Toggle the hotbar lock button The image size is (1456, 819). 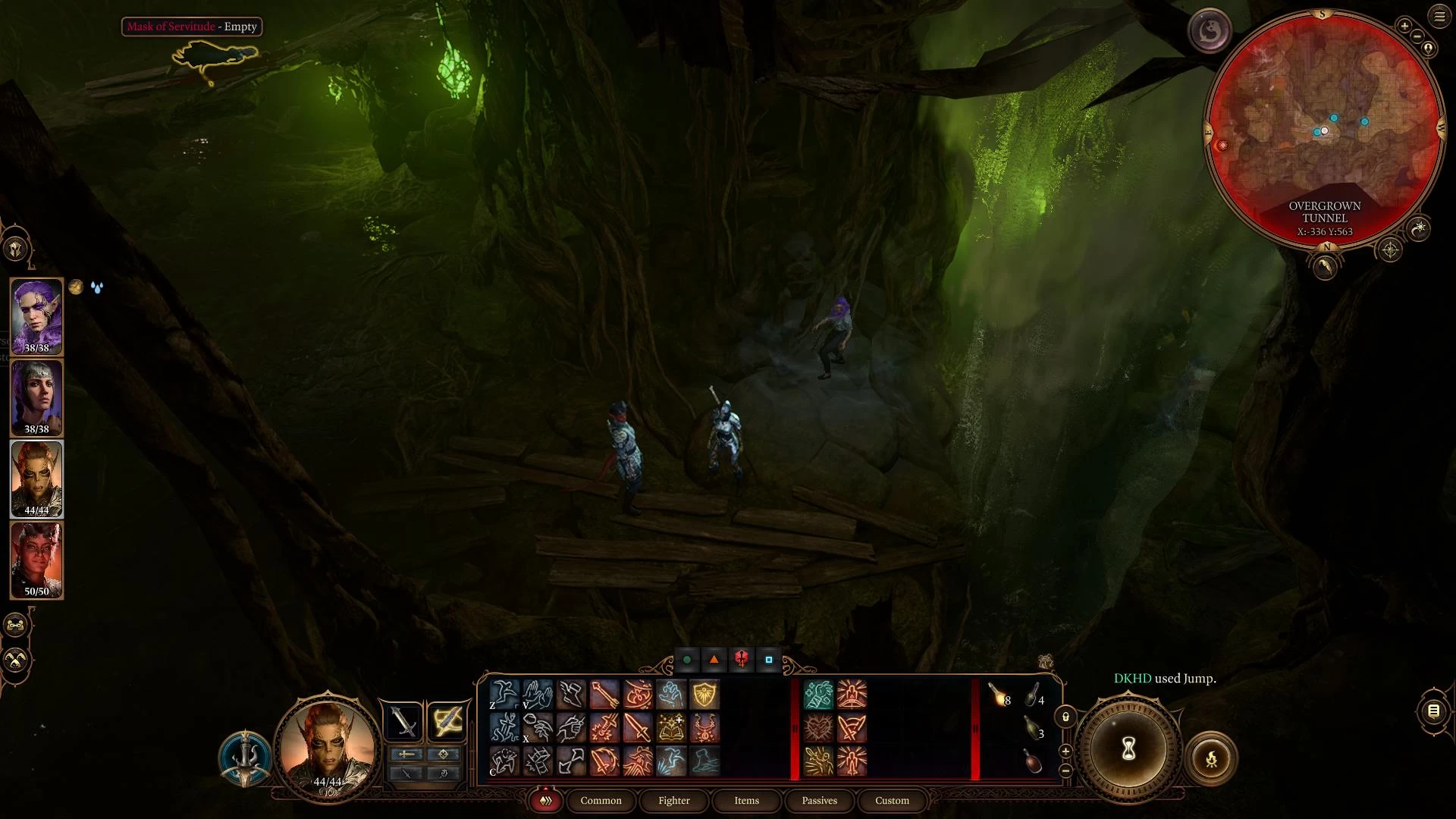click(1065, 717)
